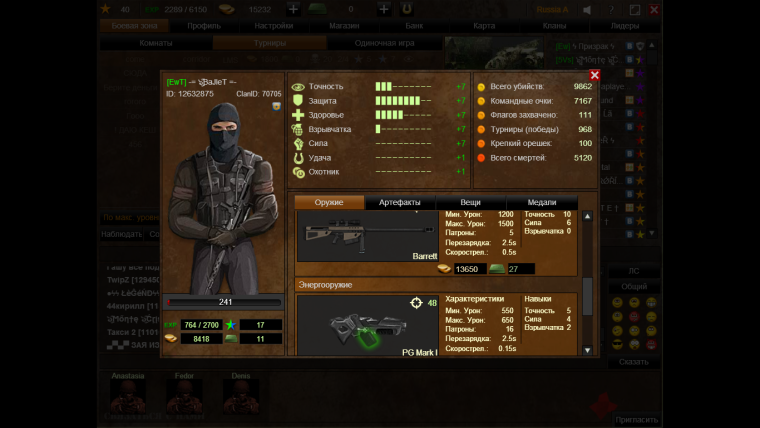Toggle the sound speaker icon
The image size is (760, 428).
587,9
